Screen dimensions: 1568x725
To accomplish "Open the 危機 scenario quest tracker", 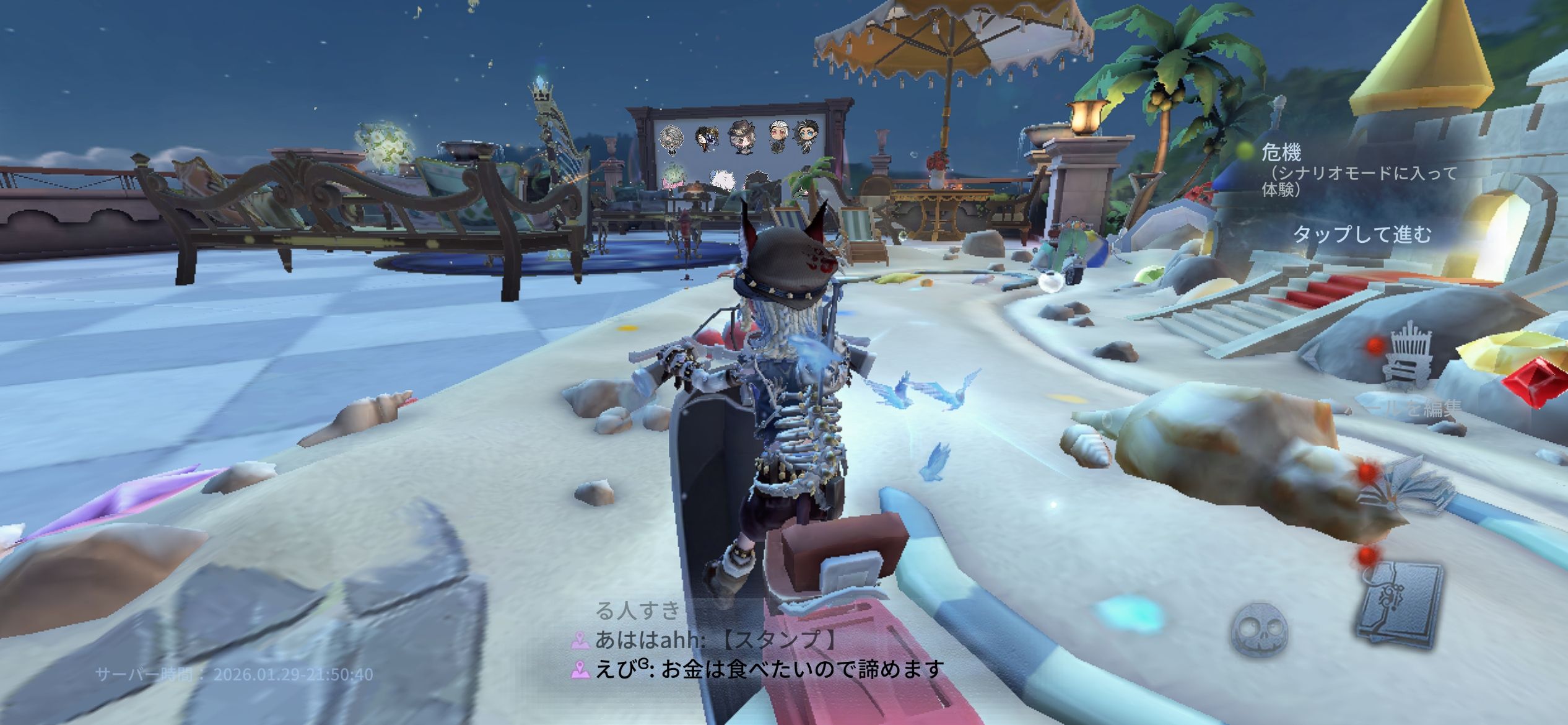I will pos(1282,152).
